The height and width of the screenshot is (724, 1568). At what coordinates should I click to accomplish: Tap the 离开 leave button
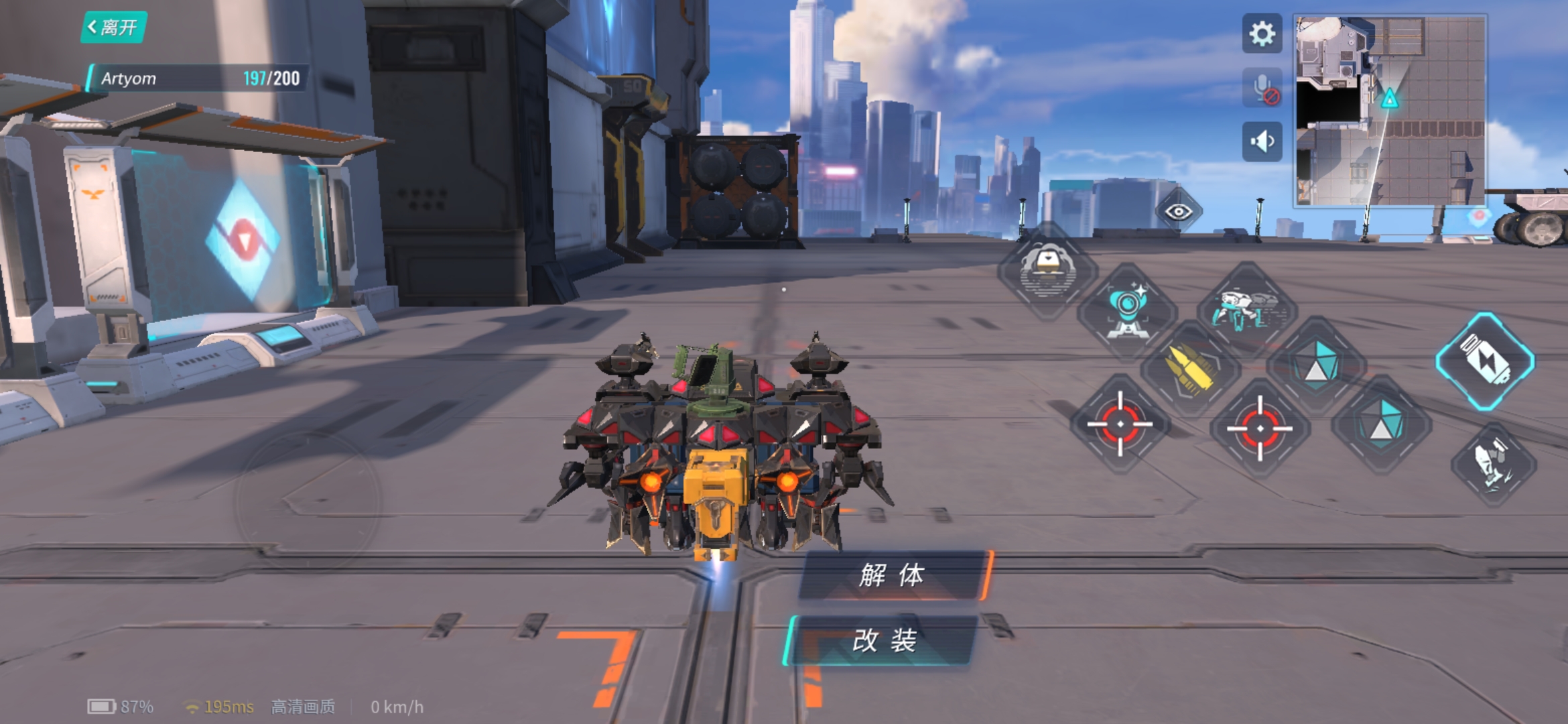[x=113, y=27]
